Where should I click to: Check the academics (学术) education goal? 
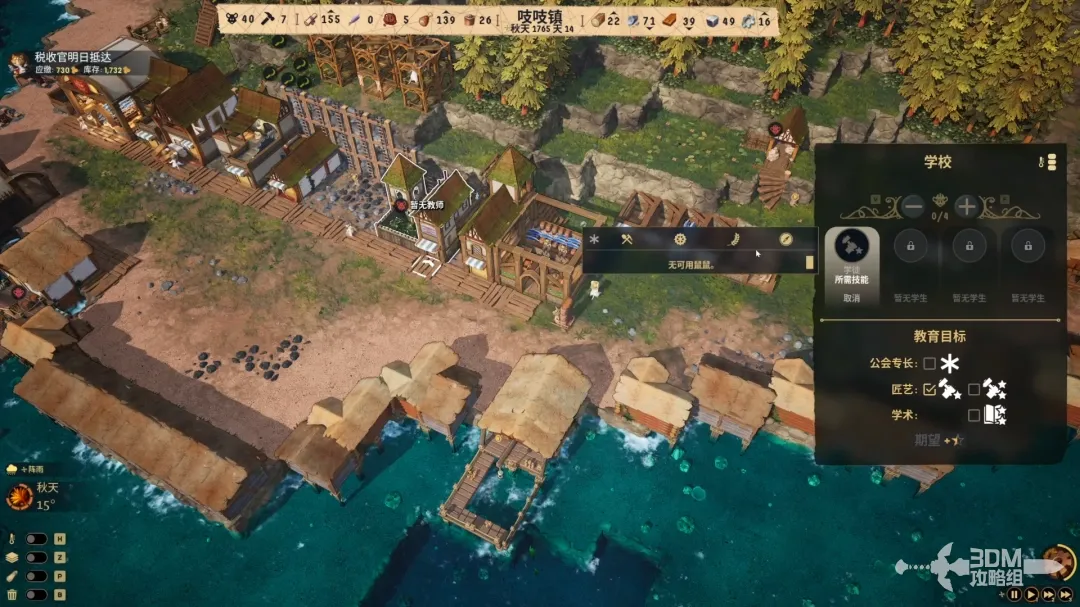[x=974, y=414]
